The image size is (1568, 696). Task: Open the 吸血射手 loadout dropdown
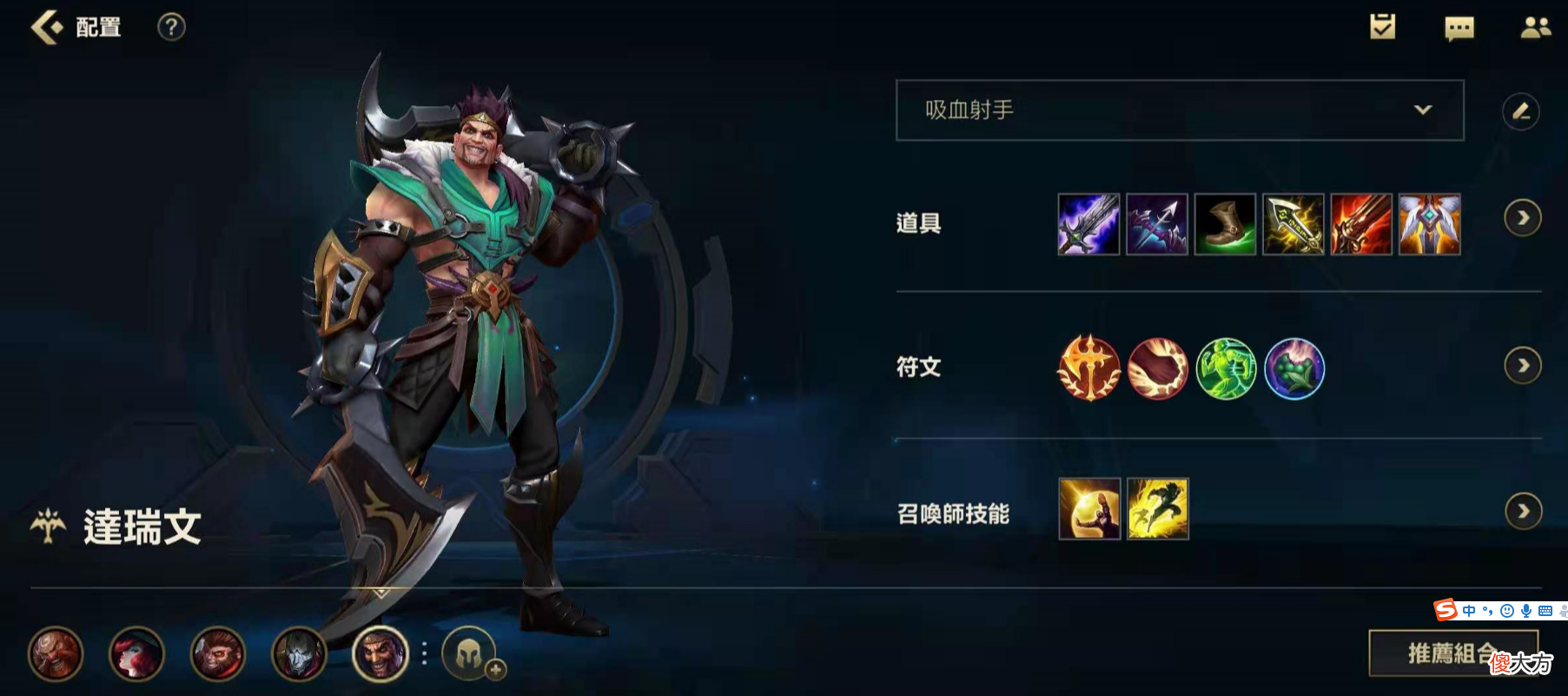(x=1178, y=110)
